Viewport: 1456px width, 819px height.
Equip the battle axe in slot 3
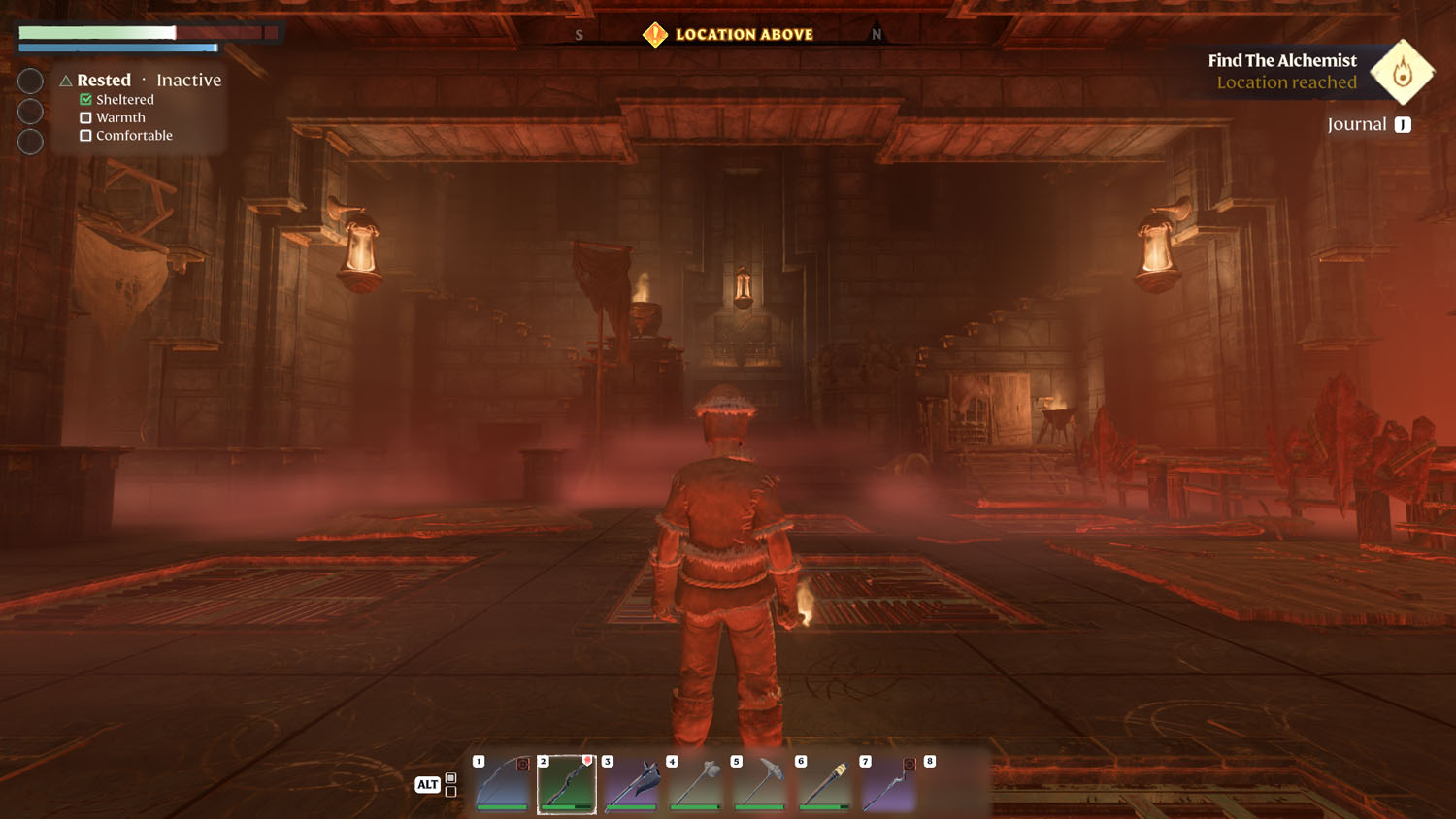click(632, 784)
